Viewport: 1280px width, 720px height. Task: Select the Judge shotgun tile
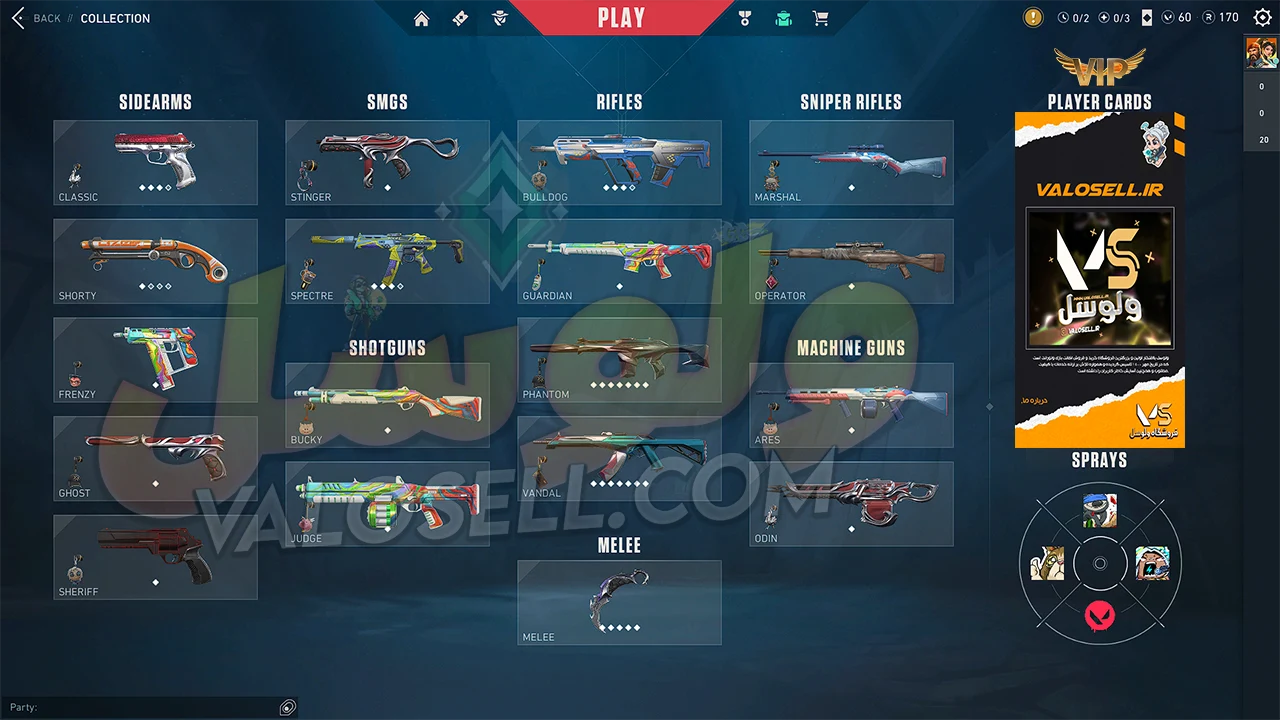click(387, 503)
